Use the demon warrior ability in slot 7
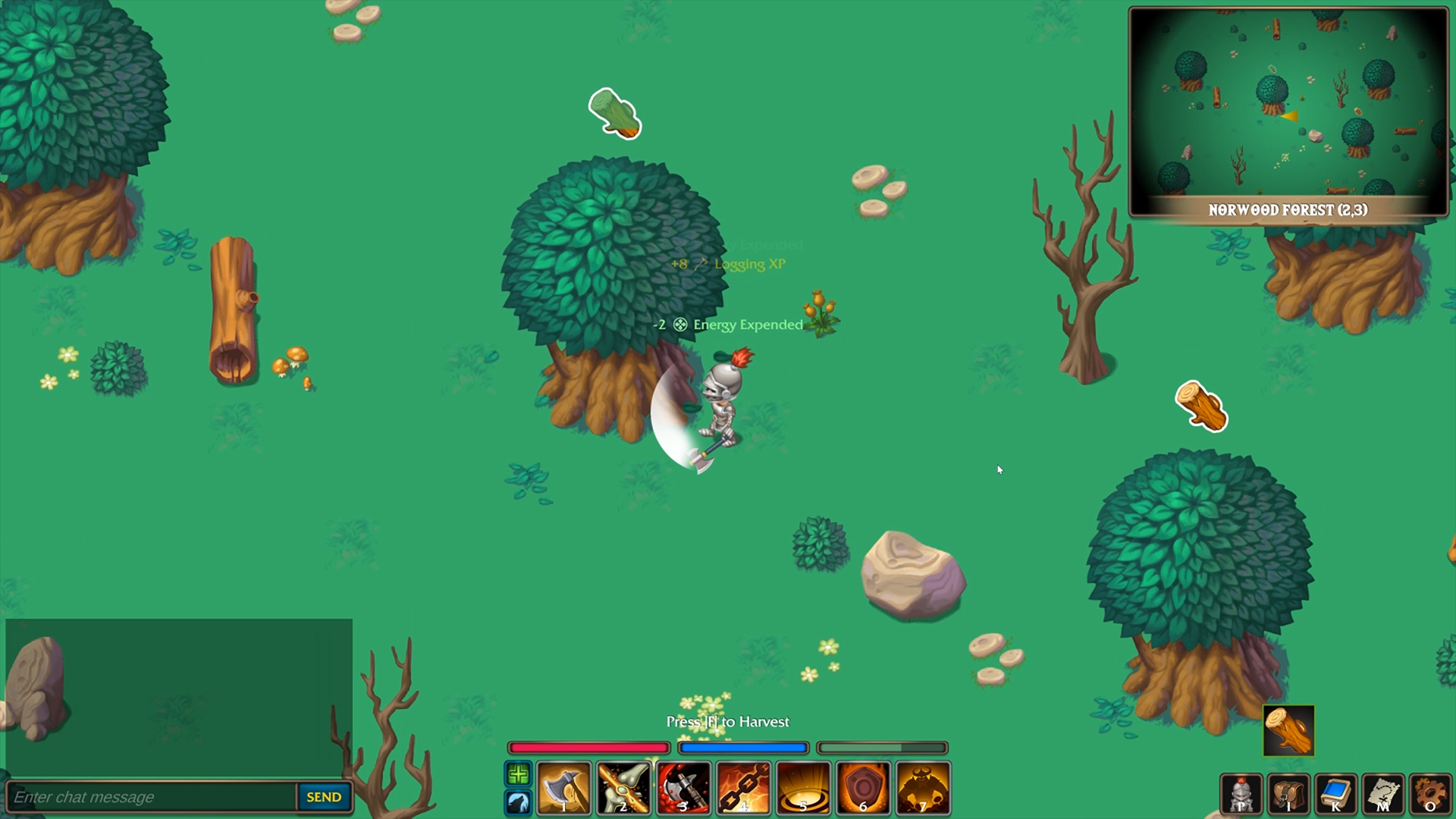This screenshot has height=819, width=1456. (x=922, y=789)
